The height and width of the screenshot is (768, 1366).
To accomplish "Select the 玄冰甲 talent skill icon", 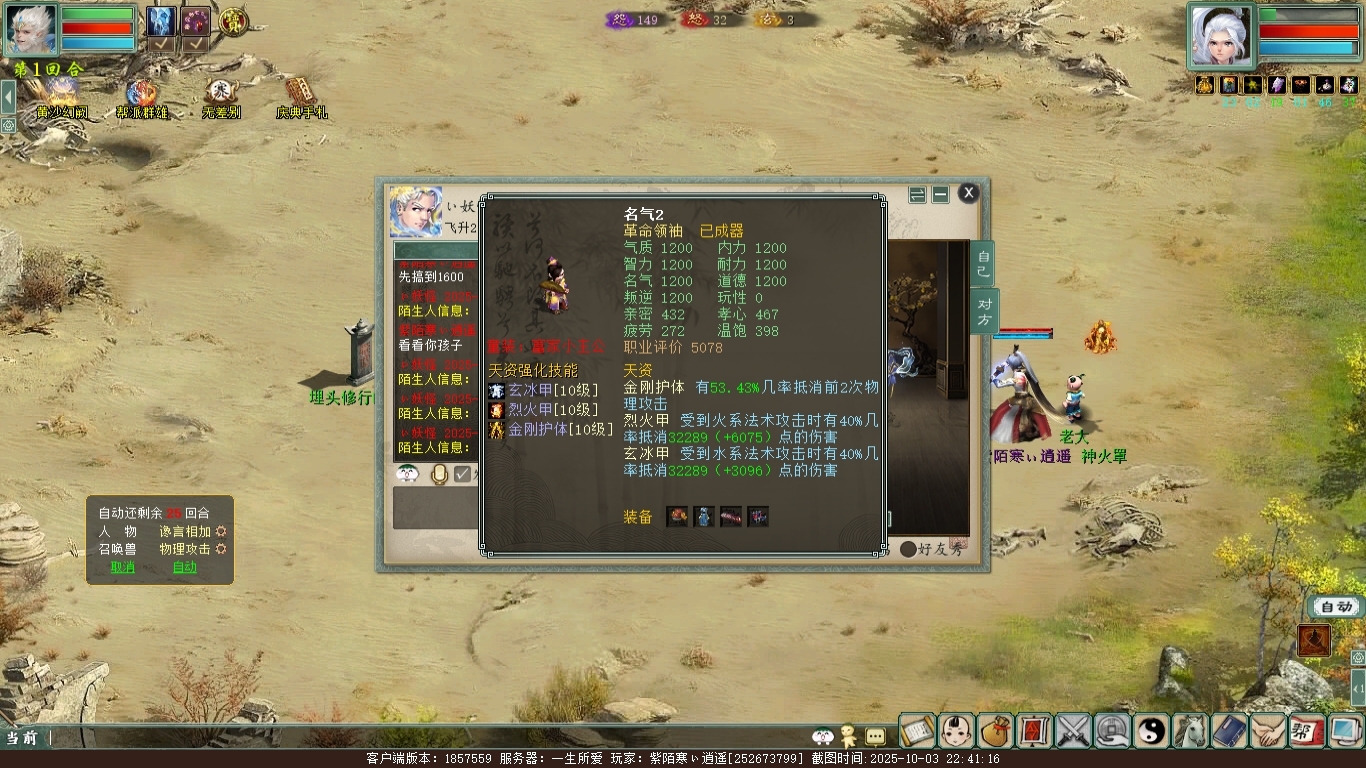I will click(x=497, y=391).
